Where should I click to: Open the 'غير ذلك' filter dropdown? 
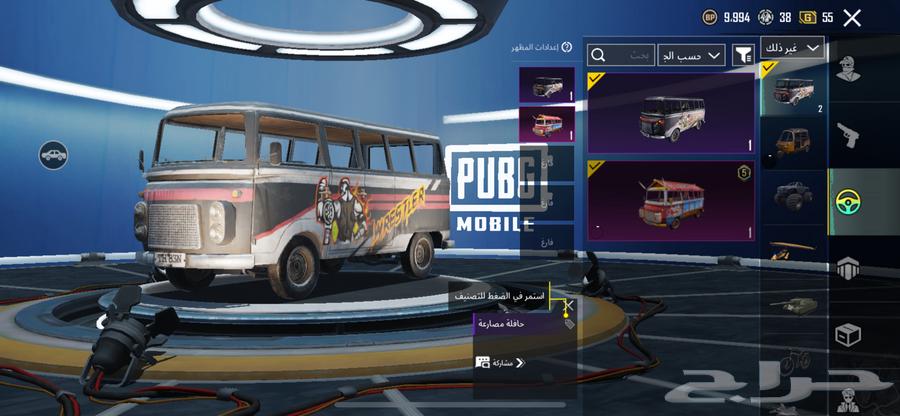click(792, 48)
